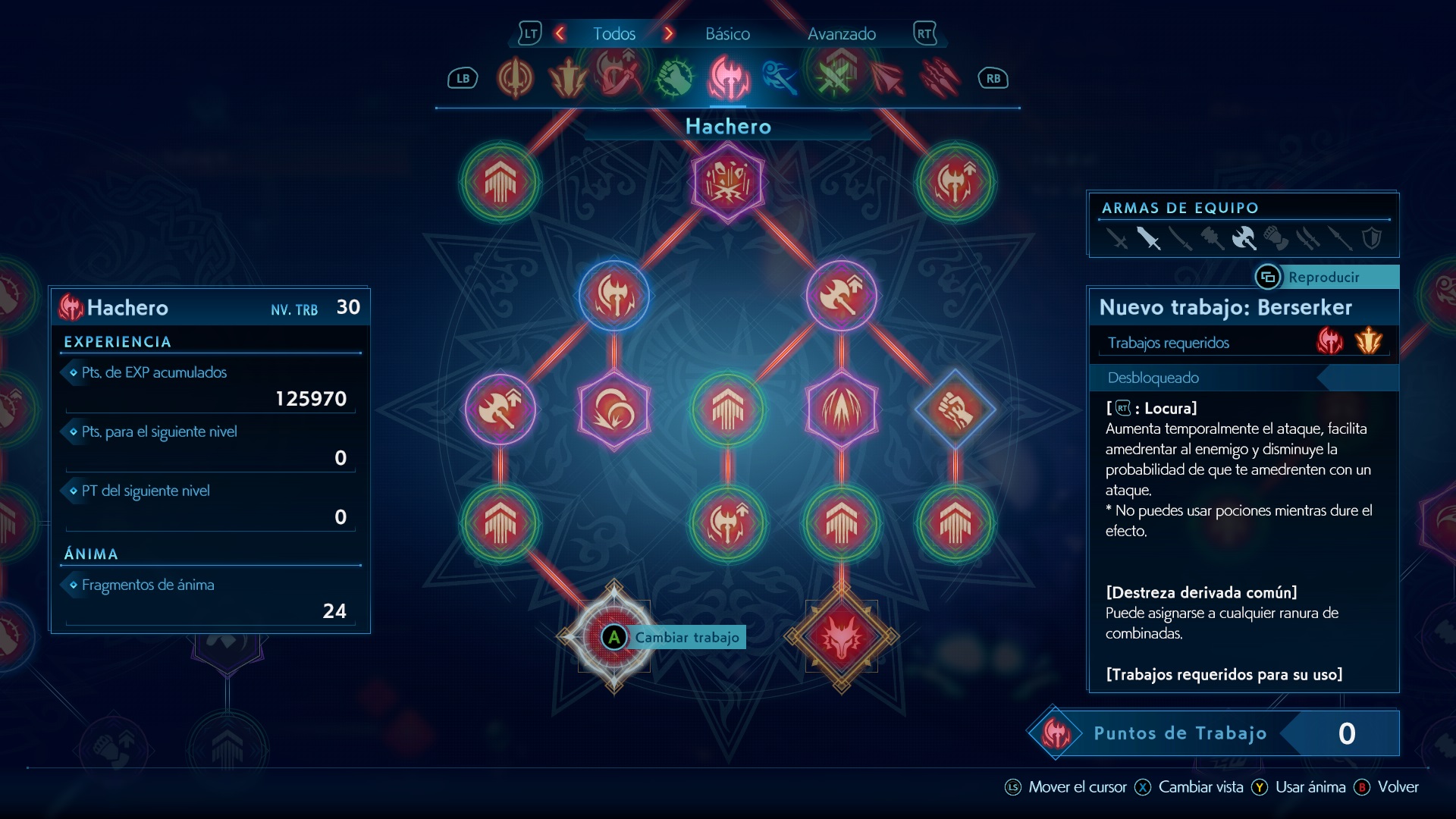This screenshot has width=1456, height=819.
Task: Choose the red arrowhead lance job icon
Action: 886,78
